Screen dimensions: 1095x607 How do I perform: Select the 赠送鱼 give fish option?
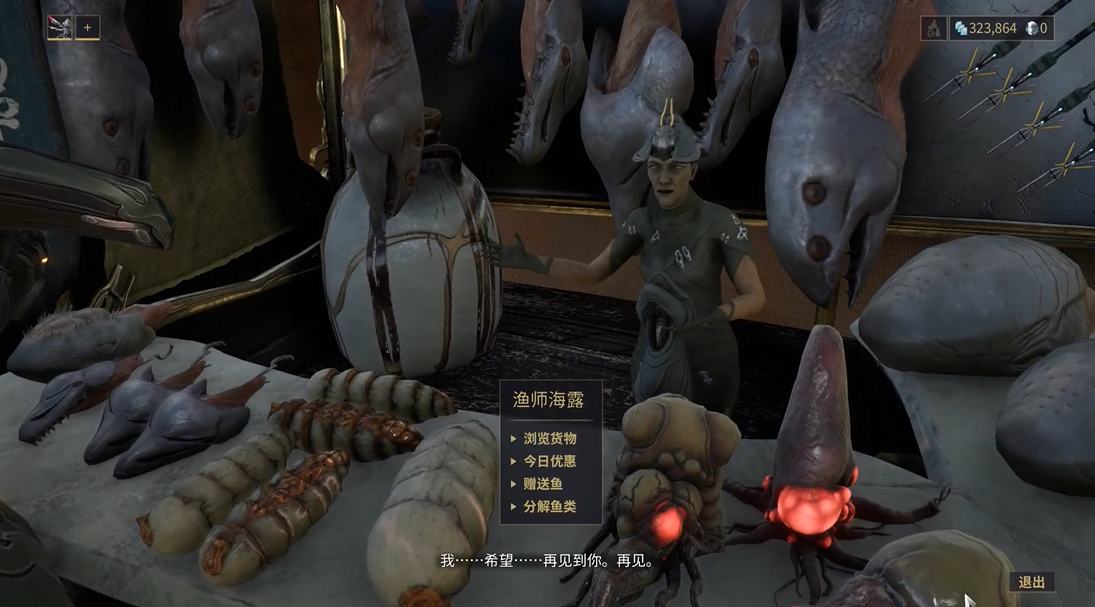click(543, 484)
